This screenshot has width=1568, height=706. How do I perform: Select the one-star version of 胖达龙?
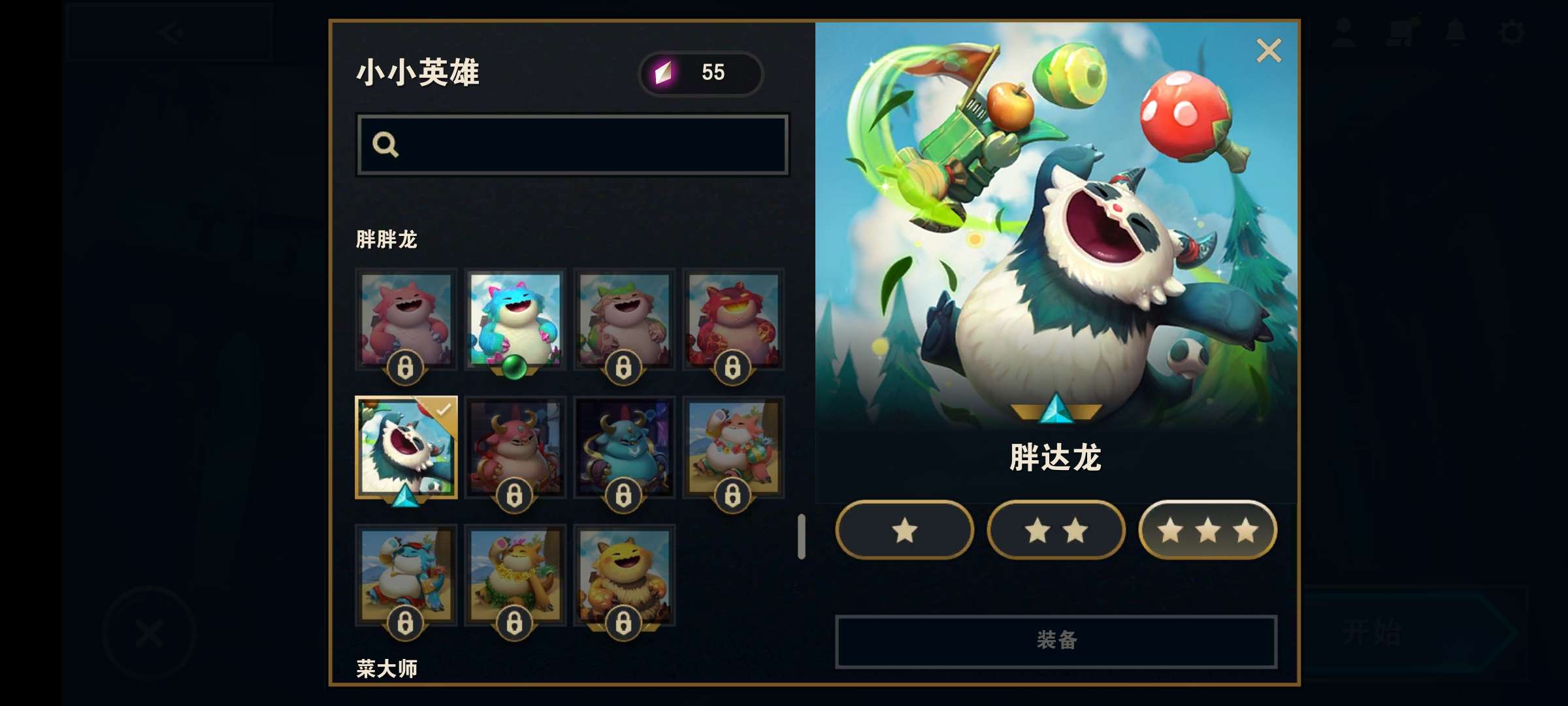pos(904,531)
